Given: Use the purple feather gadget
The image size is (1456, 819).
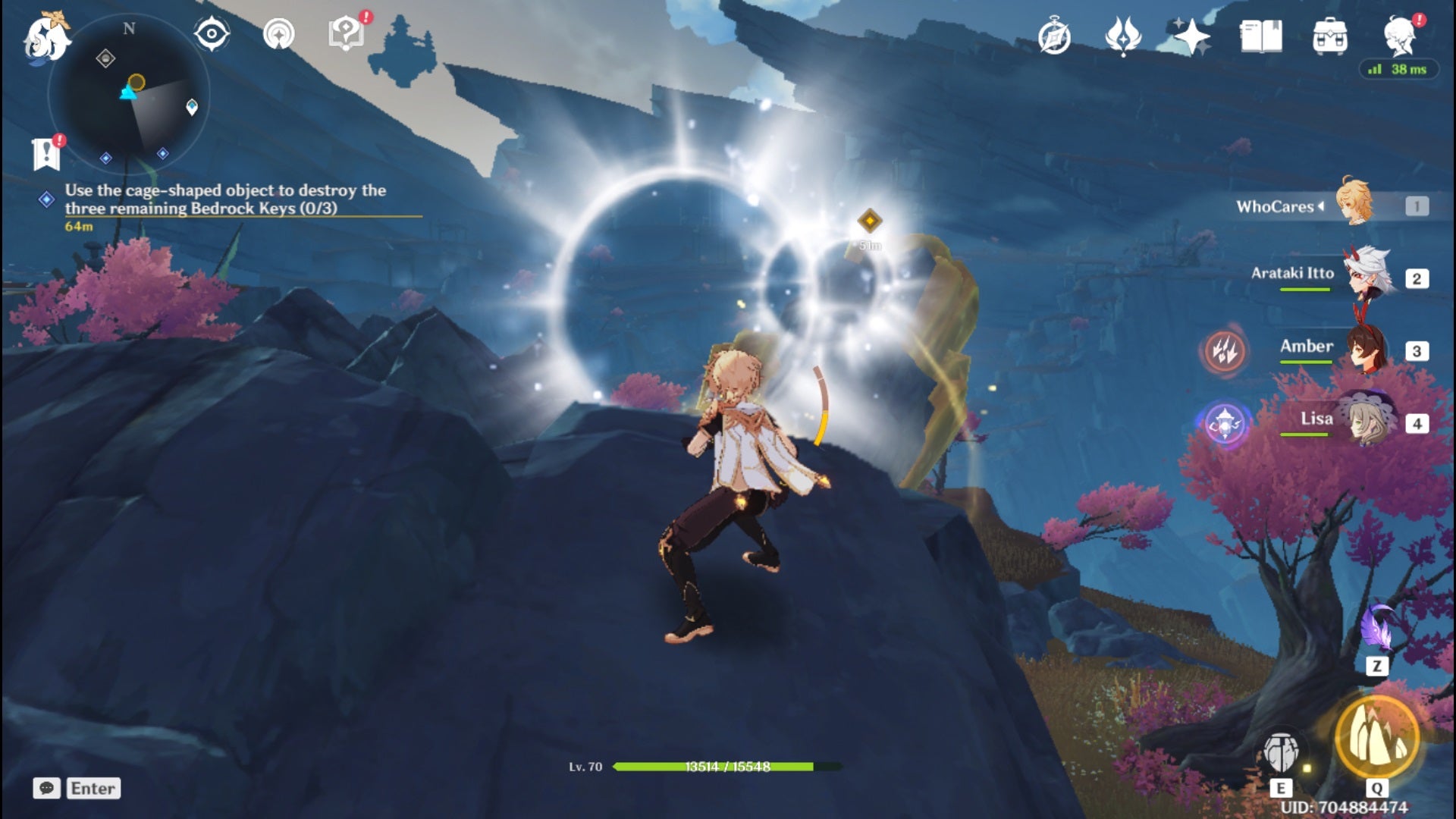Looking at the screenshot, I should (x=1377, y=629).
